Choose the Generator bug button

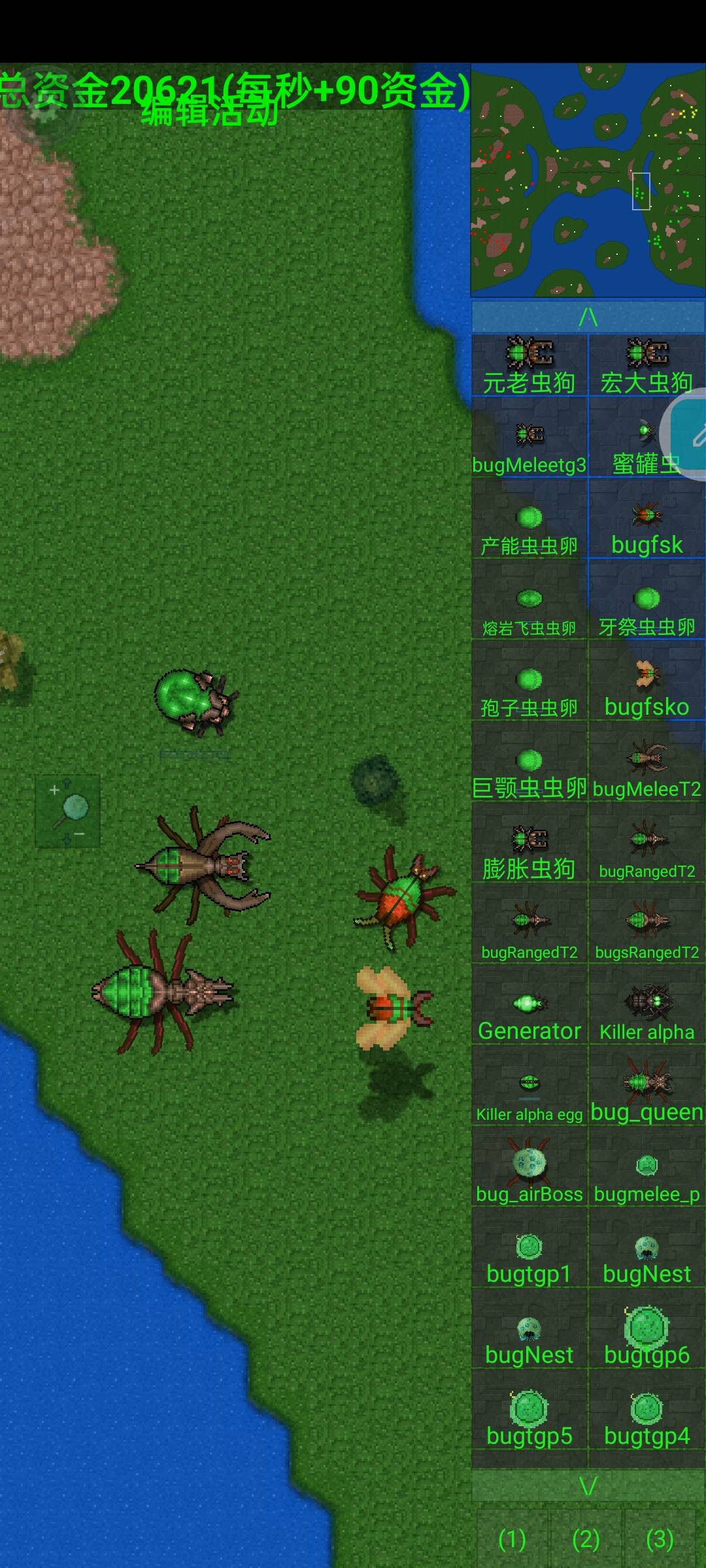(529, 1013)
